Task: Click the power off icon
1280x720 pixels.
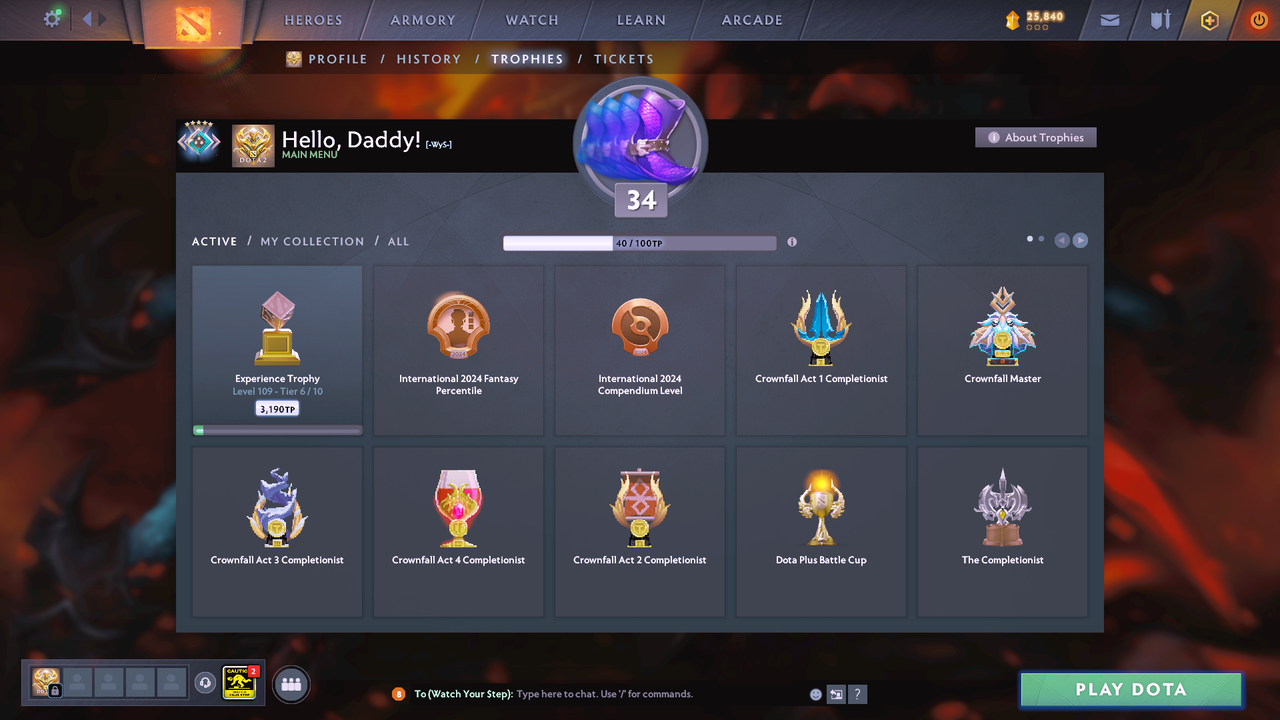Action: (1258, 19)
